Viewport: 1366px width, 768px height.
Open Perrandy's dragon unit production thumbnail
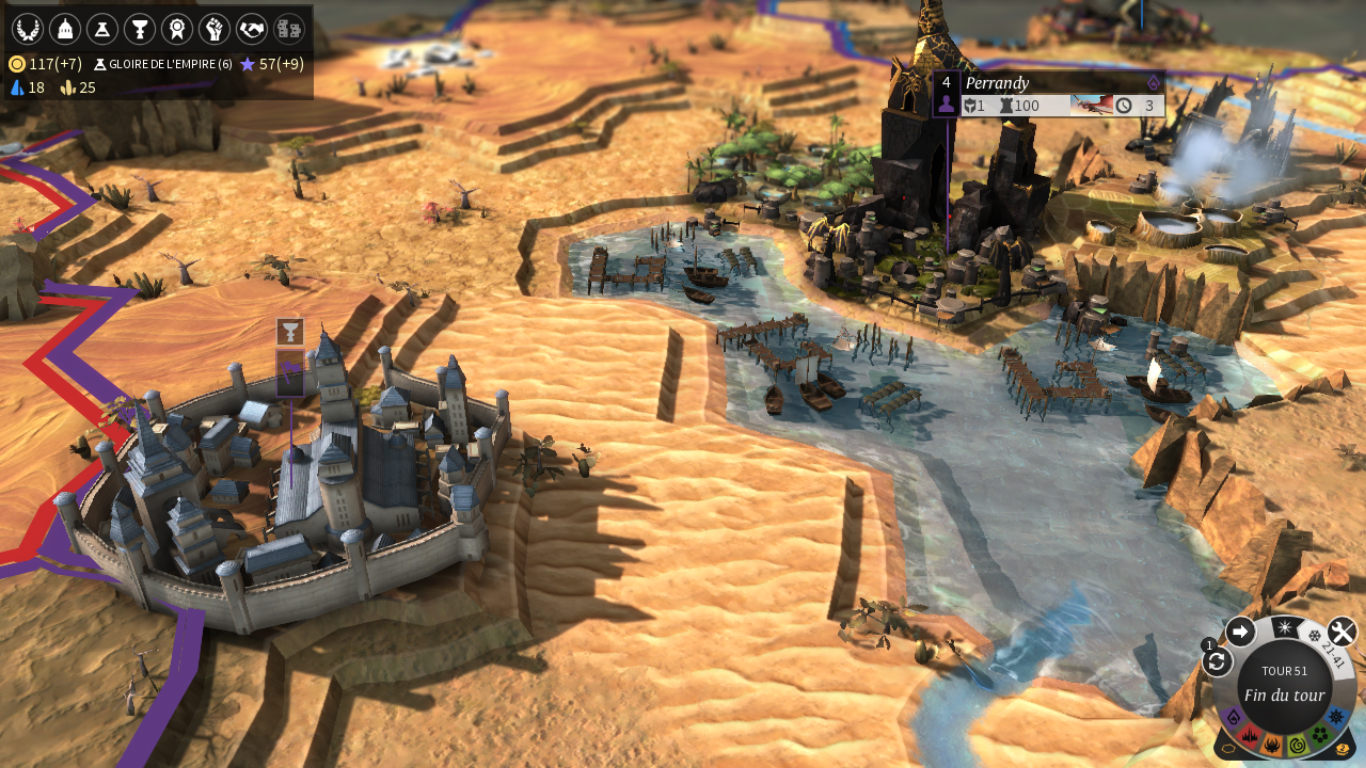point(1091,105)
